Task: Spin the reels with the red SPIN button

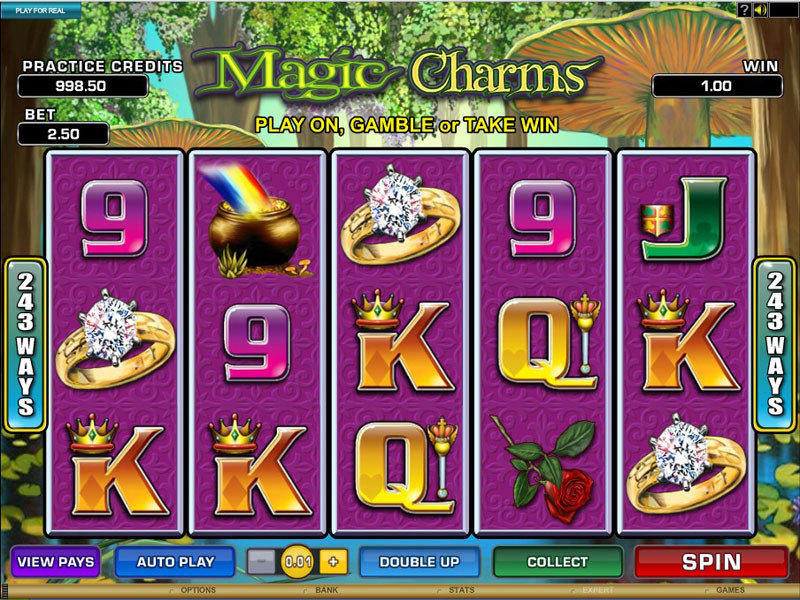Action: click(711, 561)
